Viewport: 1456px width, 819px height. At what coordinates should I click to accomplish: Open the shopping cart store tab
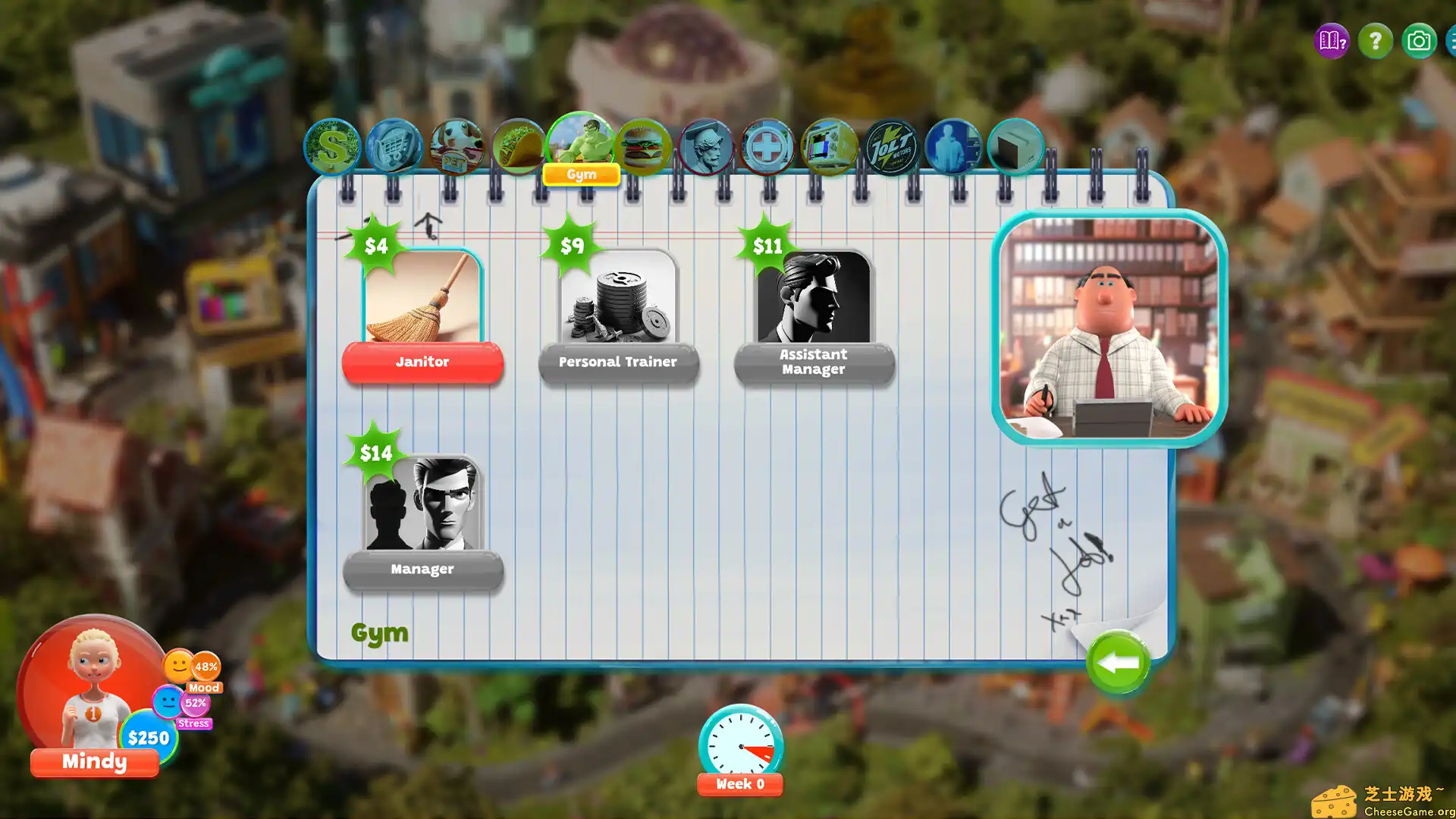(x=394, y=146)
